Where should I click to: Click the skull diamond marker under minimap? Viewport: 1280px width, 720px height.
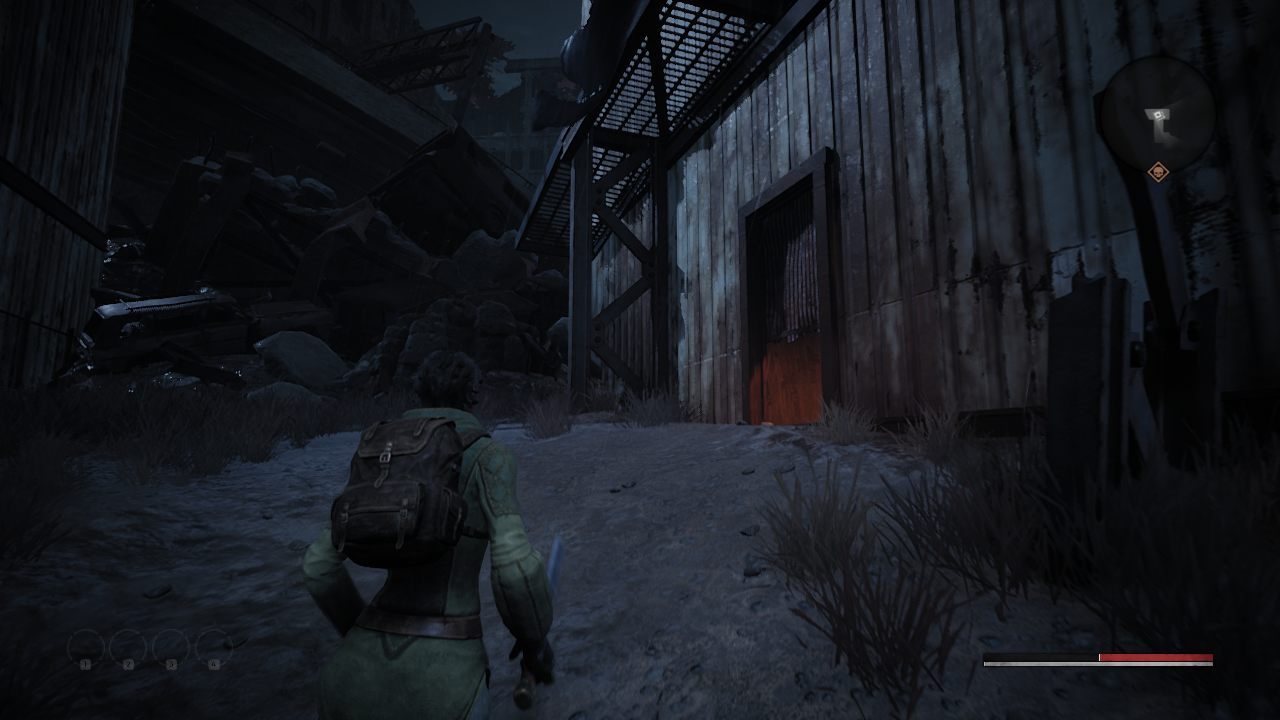(x=1158, y=173)
